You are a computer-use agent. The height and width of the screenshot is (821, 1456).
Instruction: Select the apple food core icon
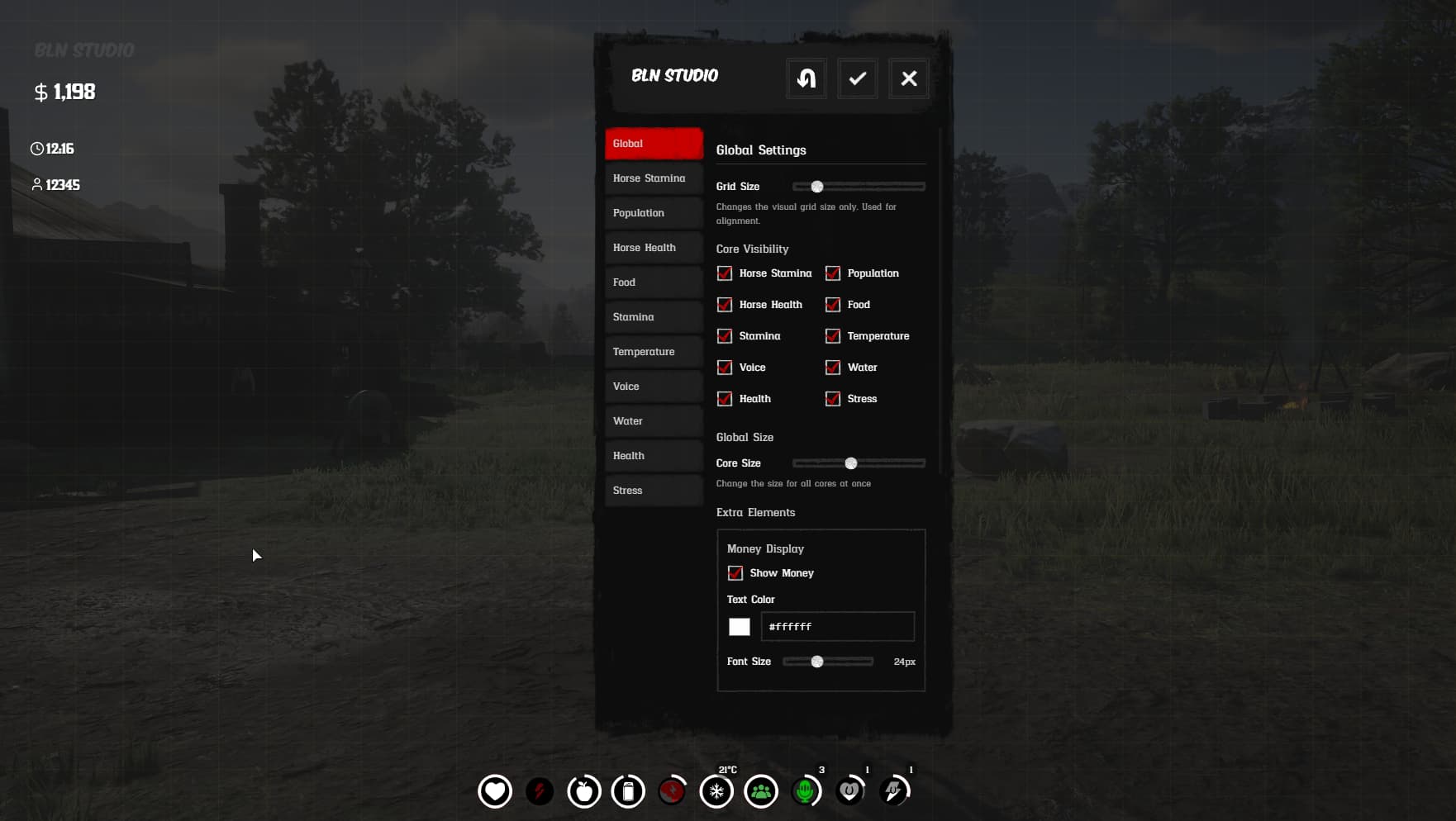[x=583, y=790]
